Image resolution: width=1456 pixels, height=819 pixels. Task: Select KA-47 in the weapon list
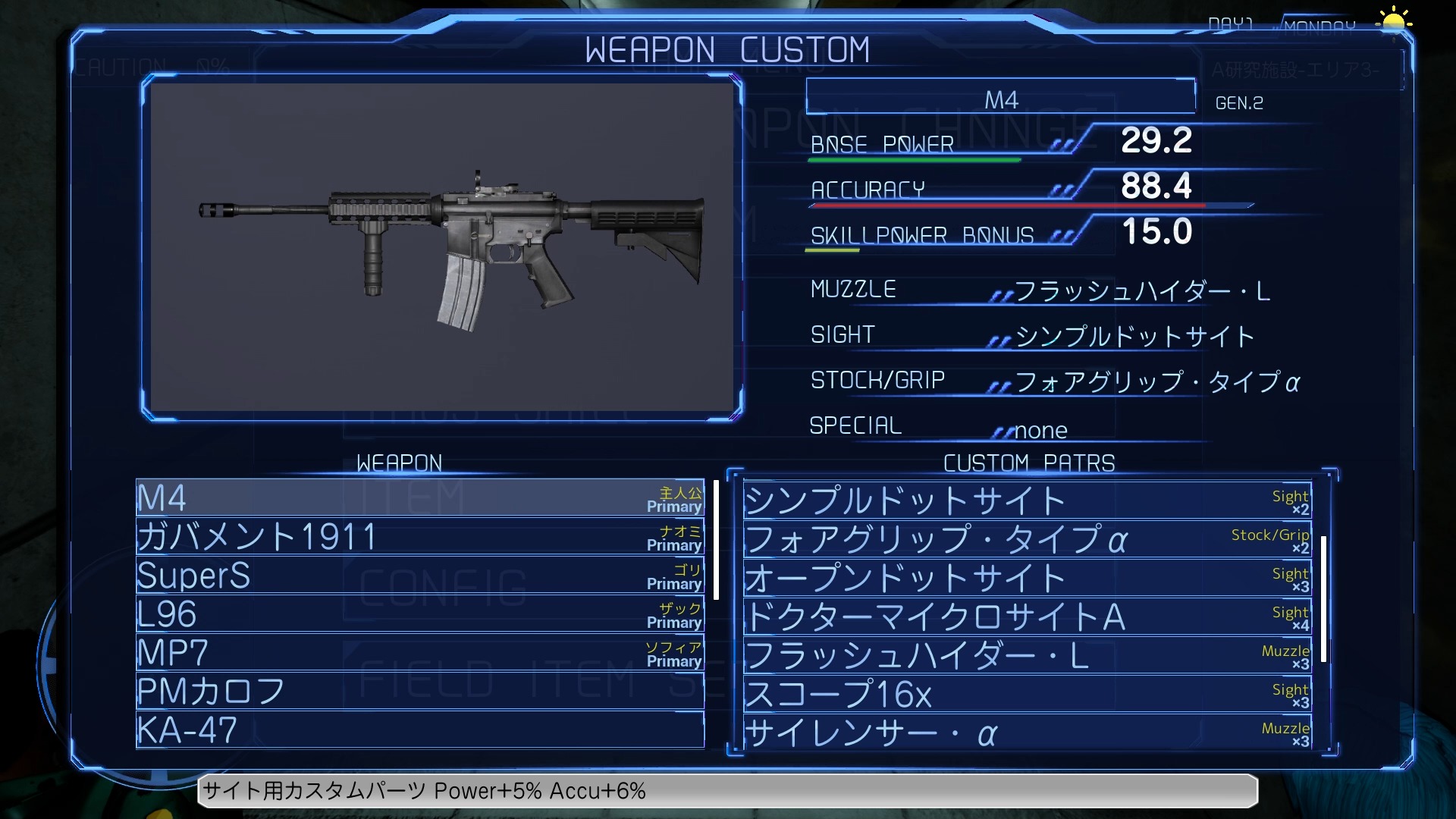(x=419, y=730)
